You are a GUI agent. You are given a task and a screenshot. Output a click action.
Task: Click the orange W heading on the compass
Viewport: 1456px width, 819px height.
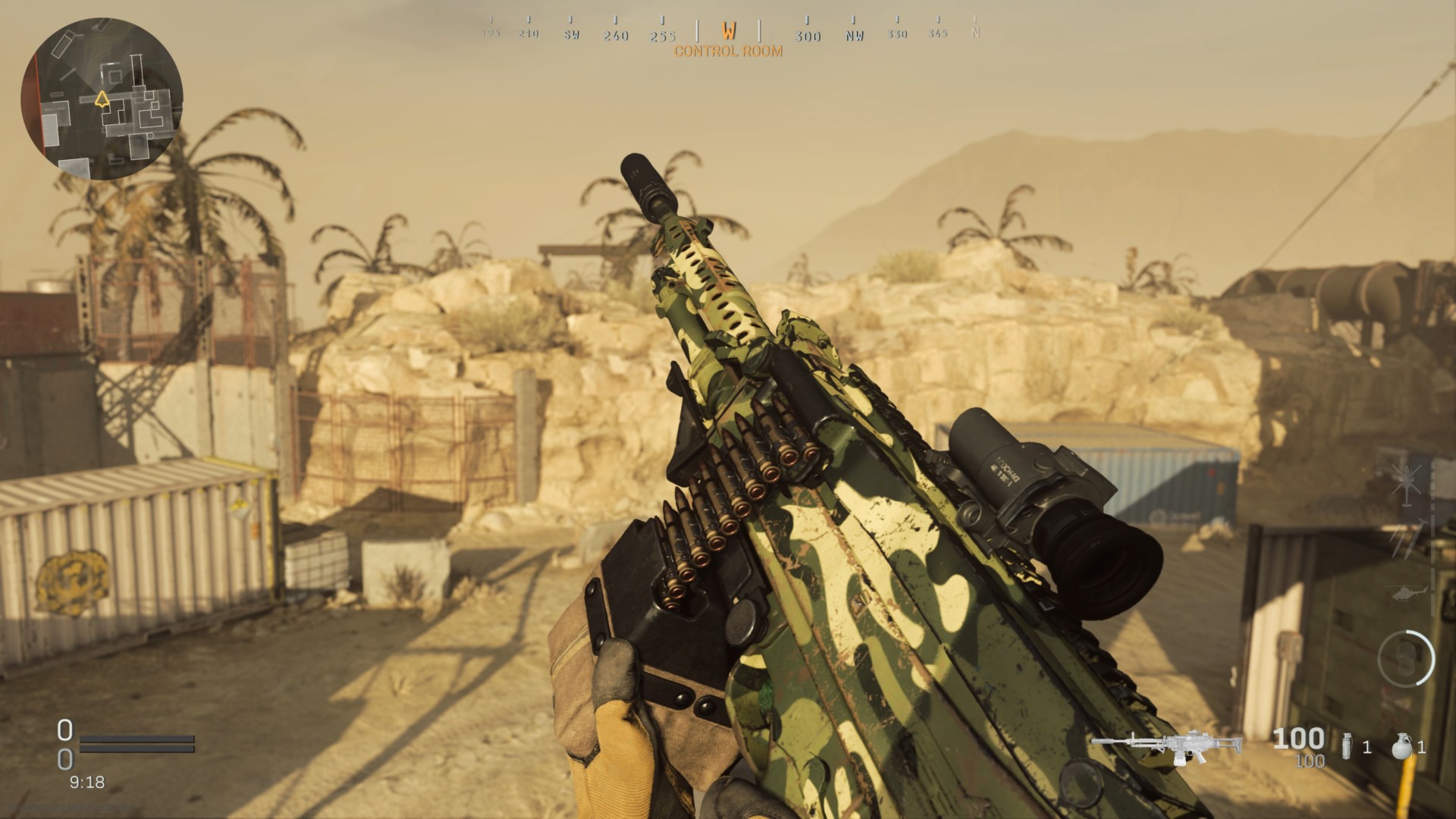click(730, 32)
